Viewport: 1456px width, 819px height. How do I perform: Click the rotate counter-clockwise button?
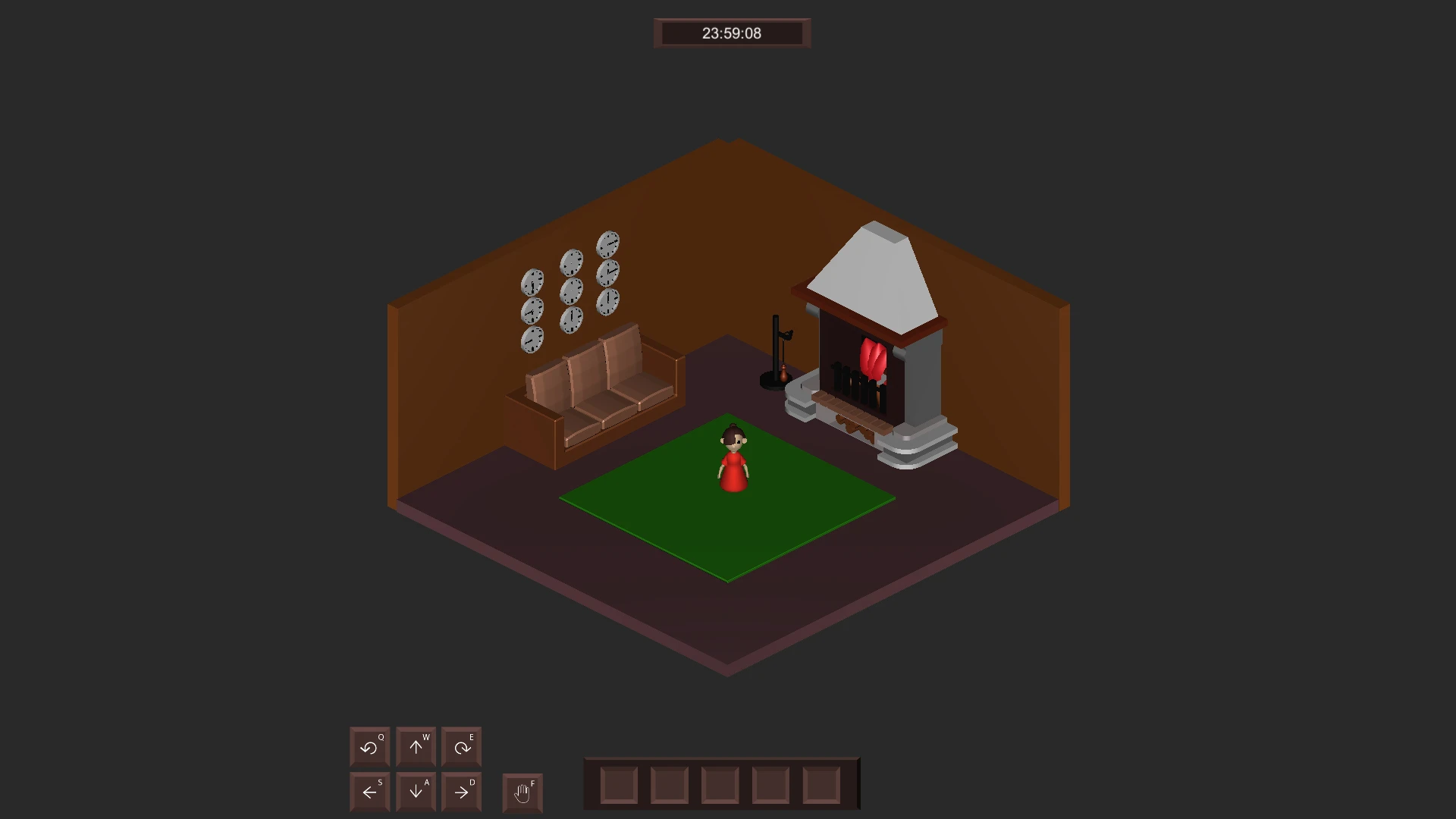click(369, 747)
